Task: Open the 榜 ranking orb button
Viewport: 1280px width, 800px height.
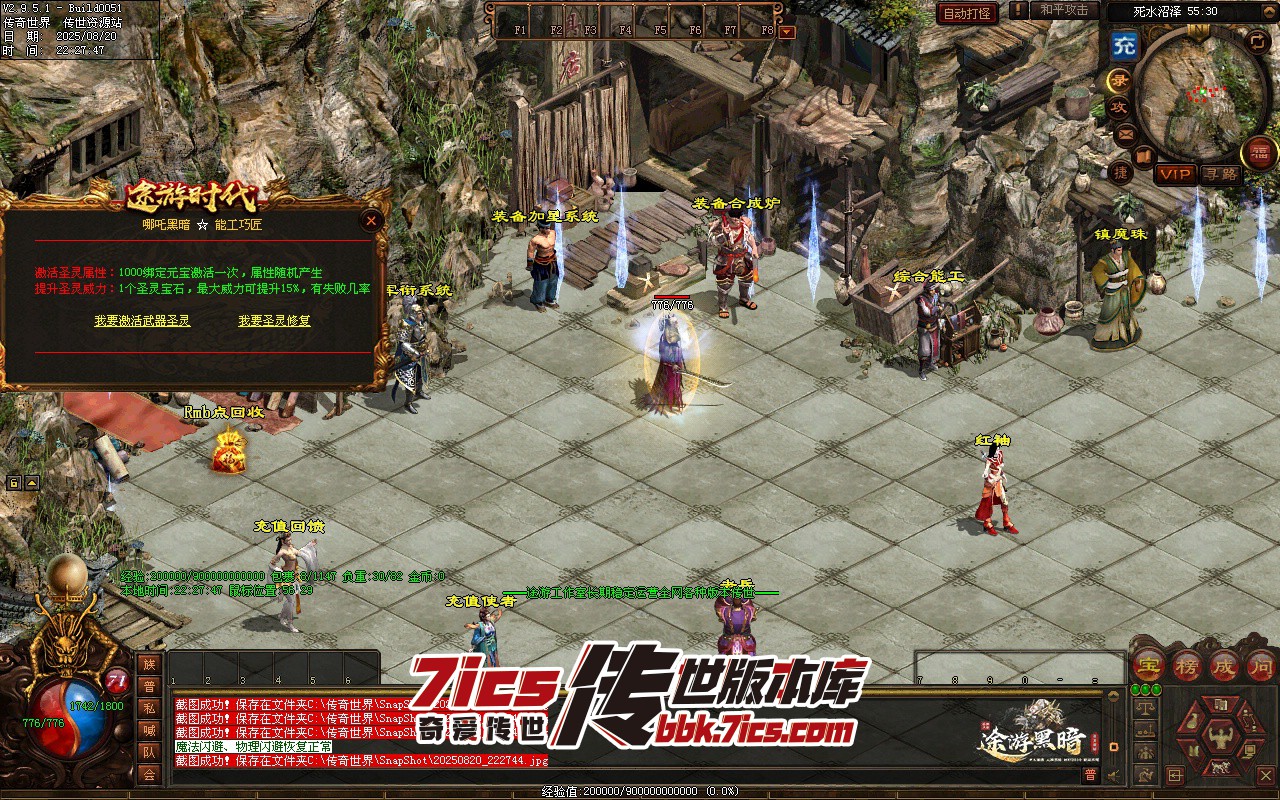Action: [x=1187, y=665]
